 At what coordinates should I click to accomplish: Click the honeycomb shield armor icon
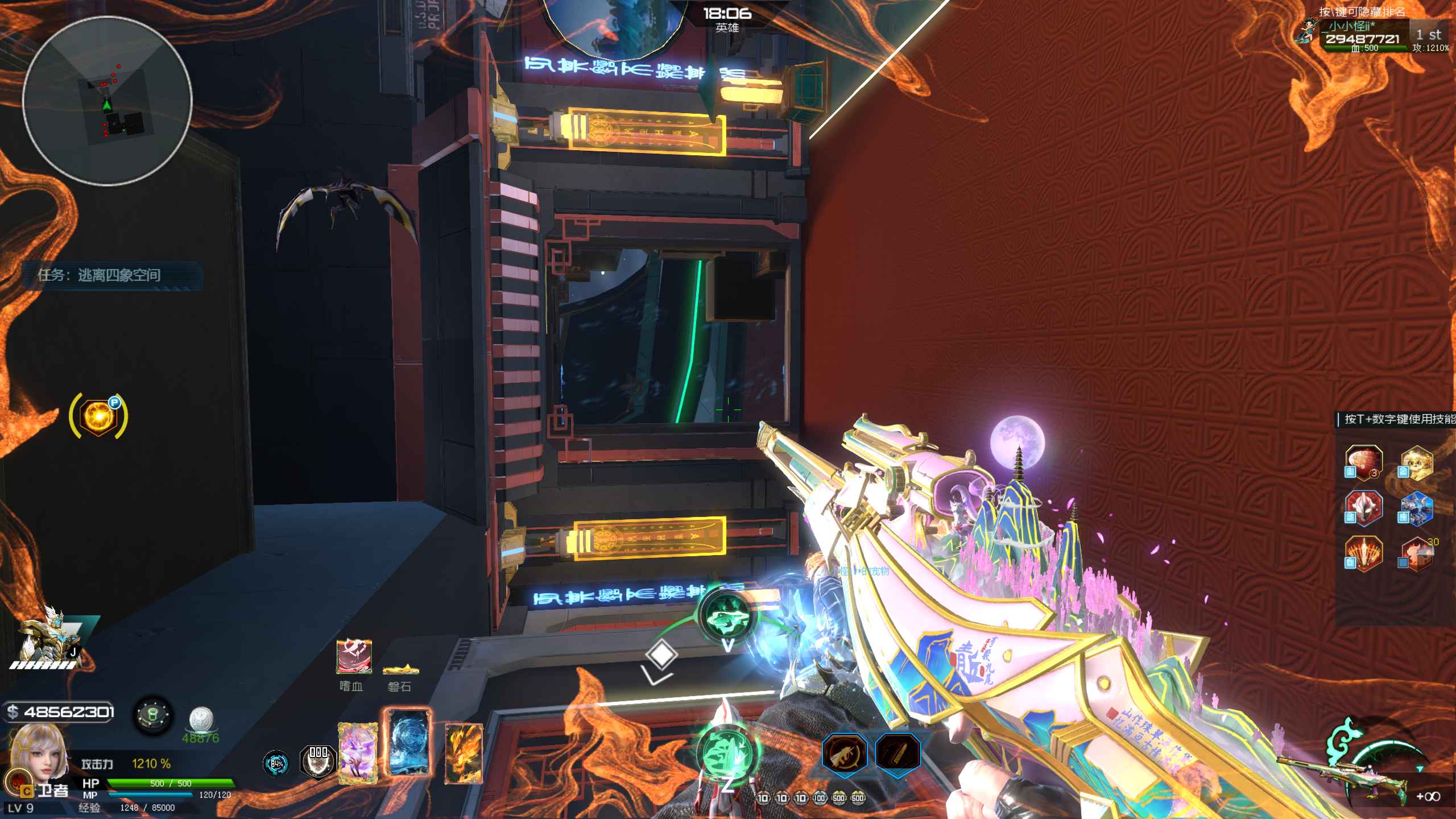(318, 761)
